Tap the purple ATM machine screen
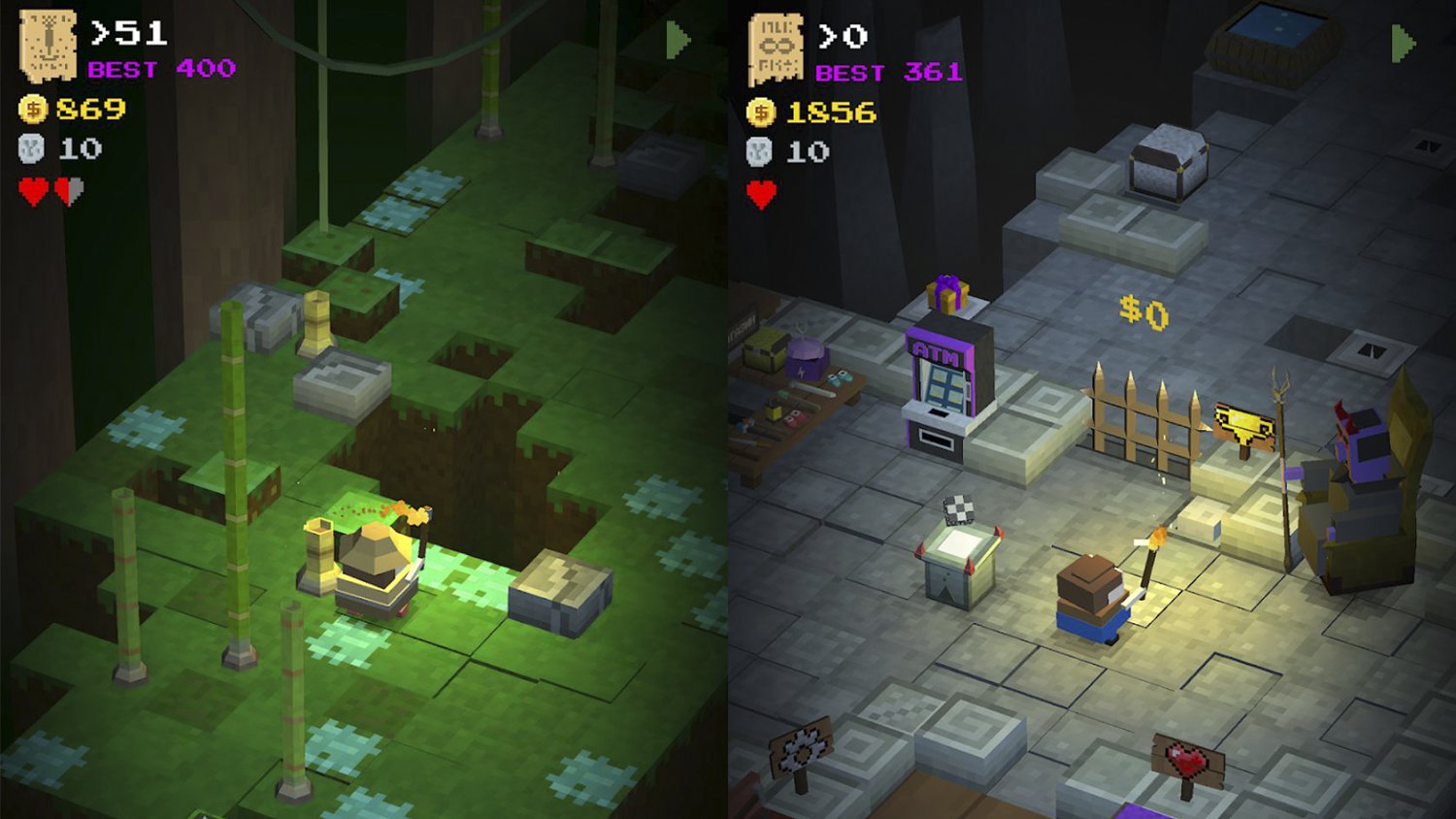This screenshot has height=819, width=1456. [946, 386]
